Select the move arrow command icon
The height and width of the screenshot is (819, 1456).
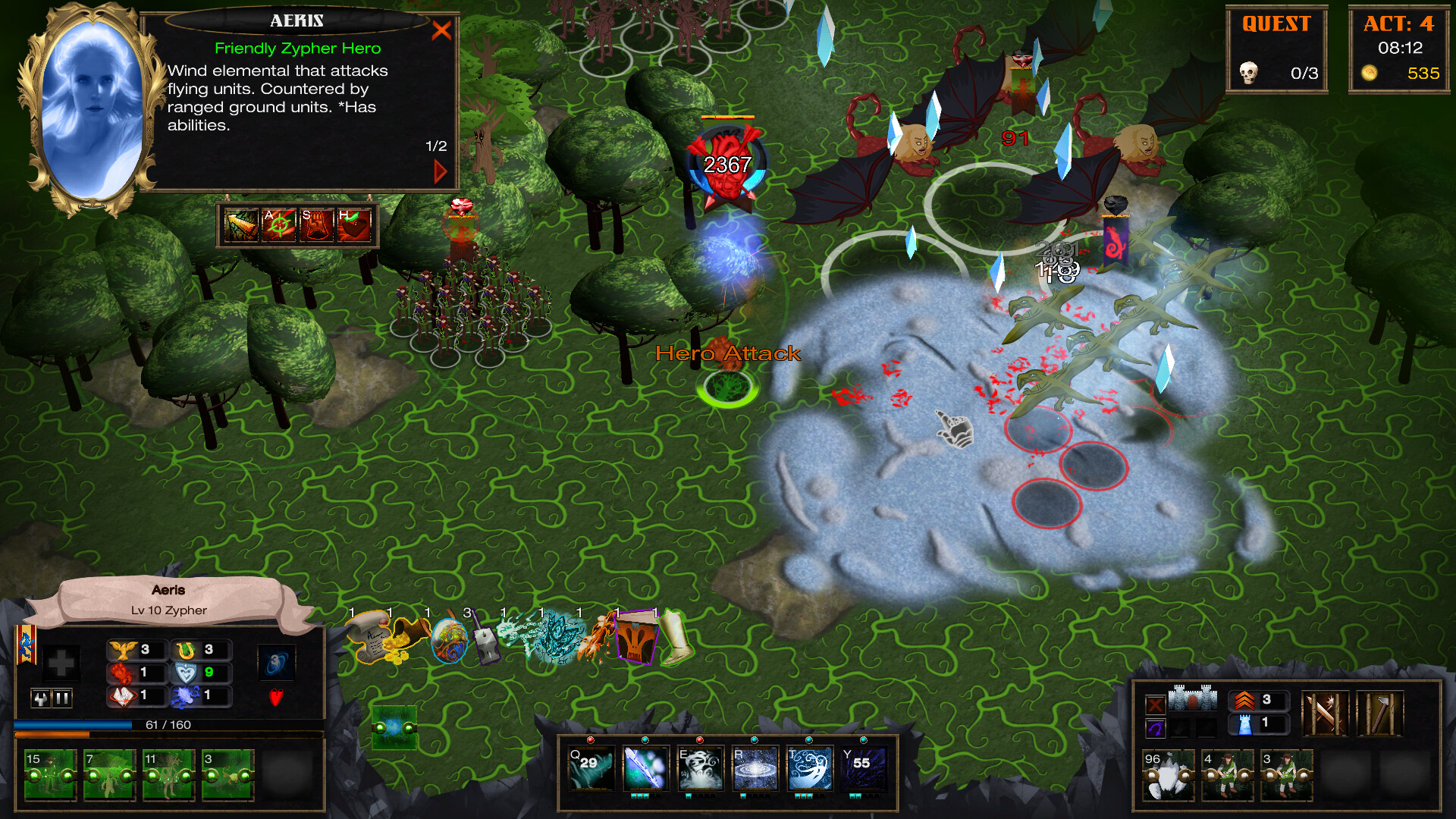[241, 226]
